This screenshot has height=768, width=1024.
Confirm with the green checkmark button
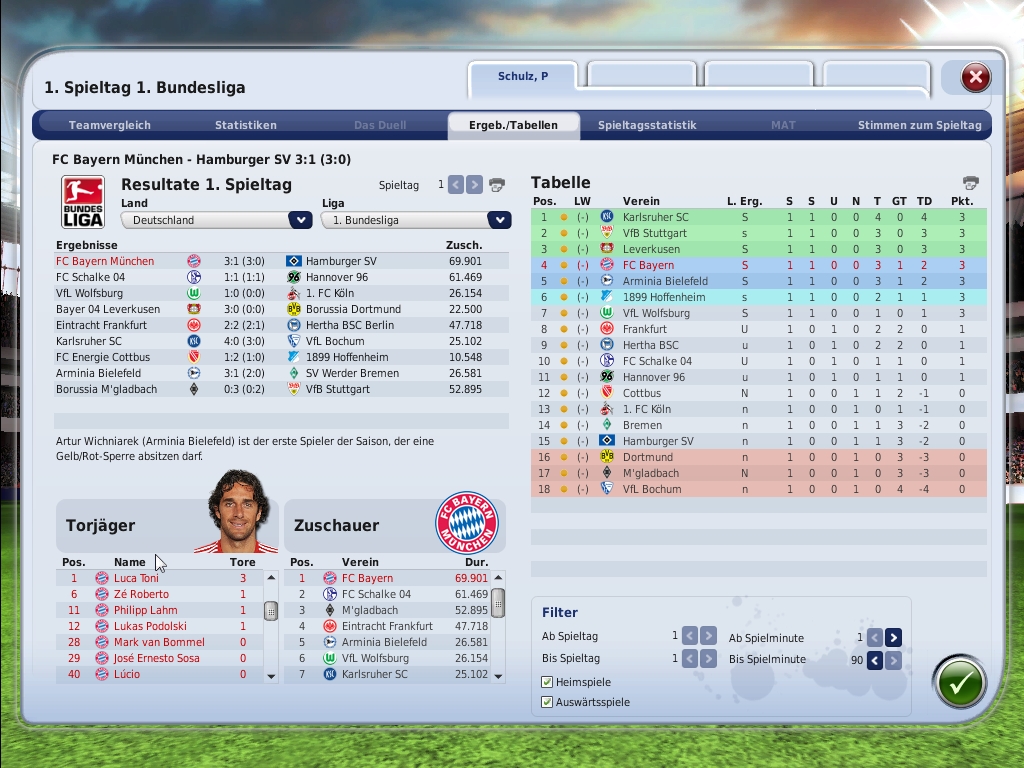960,682
